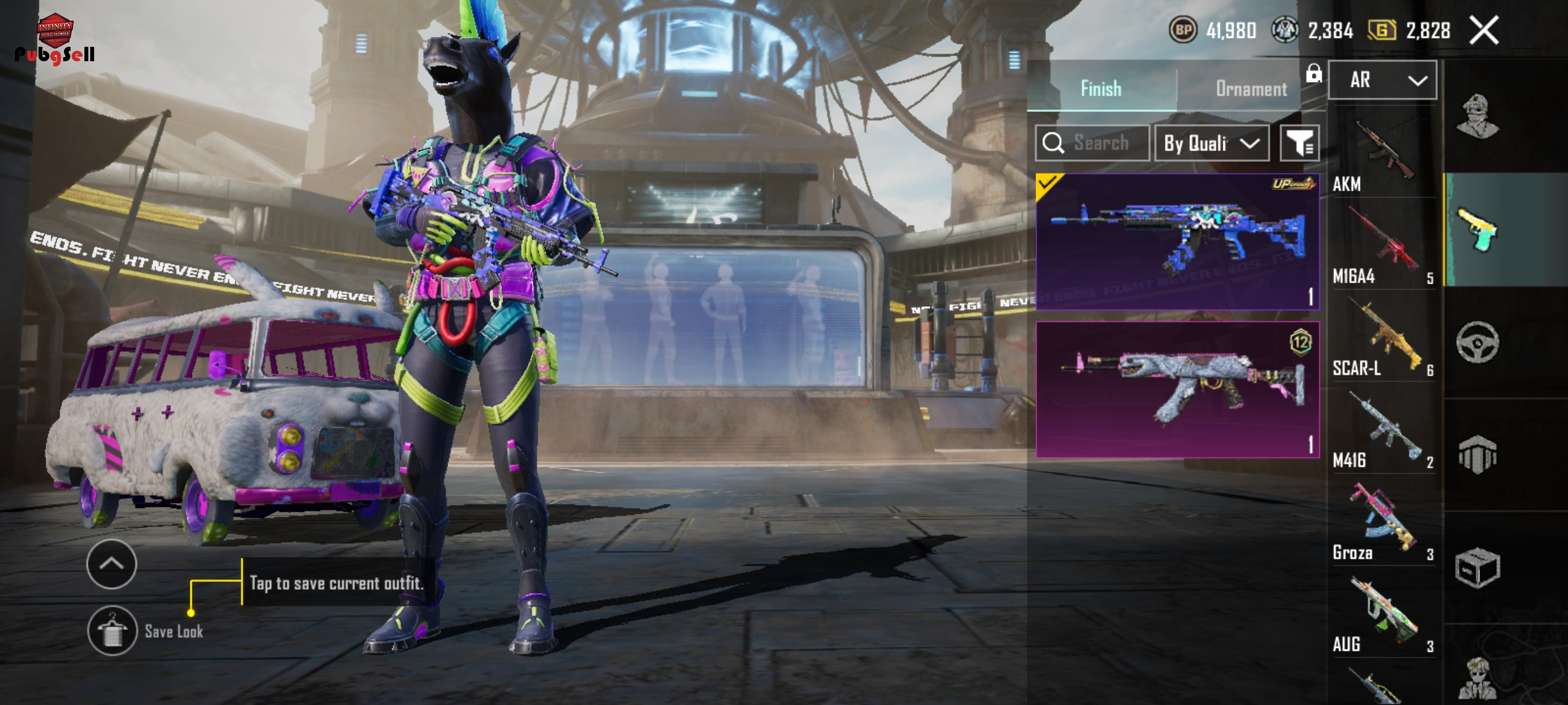This screenshot has width=1568, height=705.
Task: Expand the up-arrow circle button
Action: [112, 564]
